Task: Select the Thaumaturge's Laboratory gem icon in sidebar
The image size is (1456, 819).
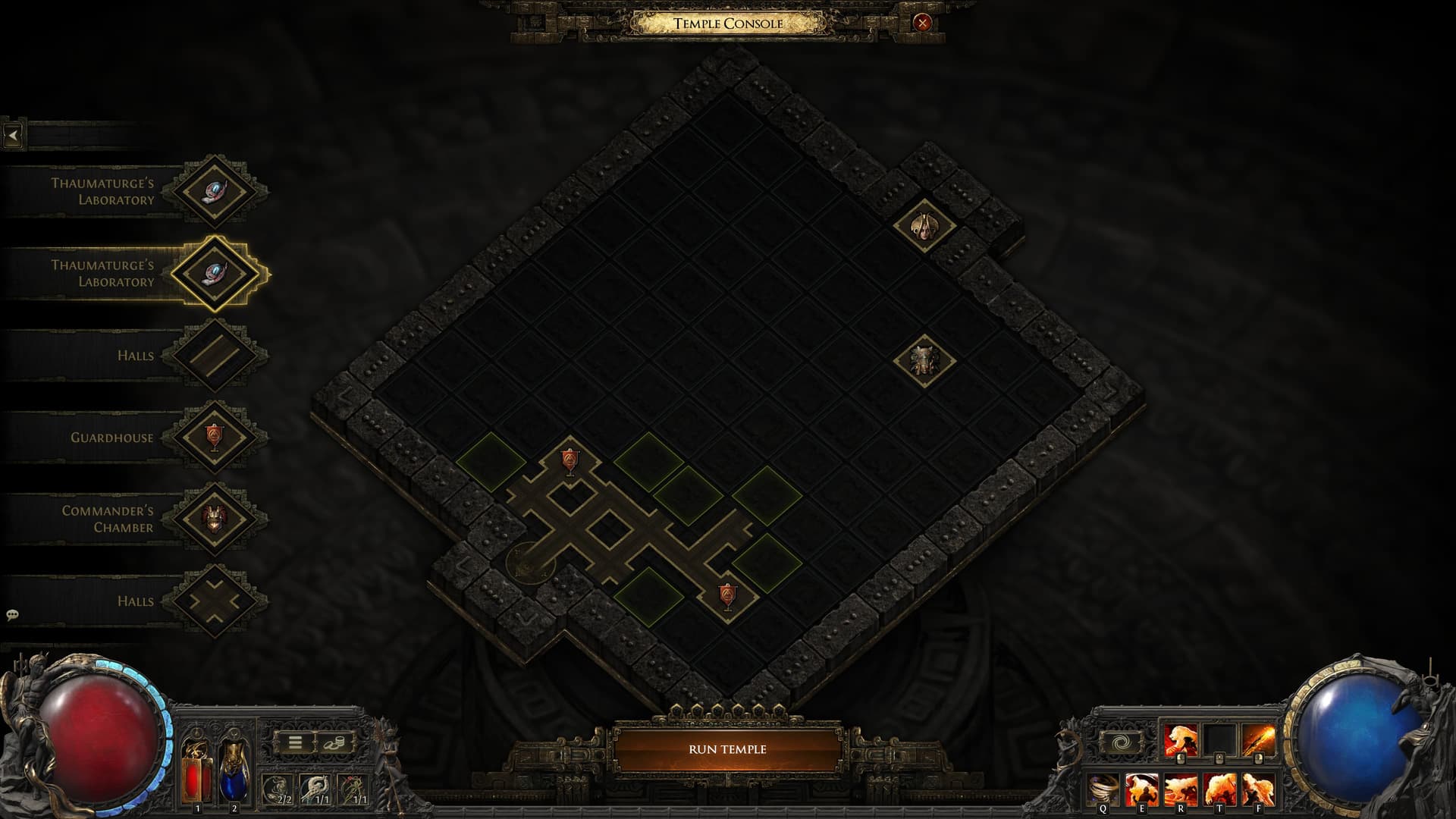Action: (x=215, y=191)
